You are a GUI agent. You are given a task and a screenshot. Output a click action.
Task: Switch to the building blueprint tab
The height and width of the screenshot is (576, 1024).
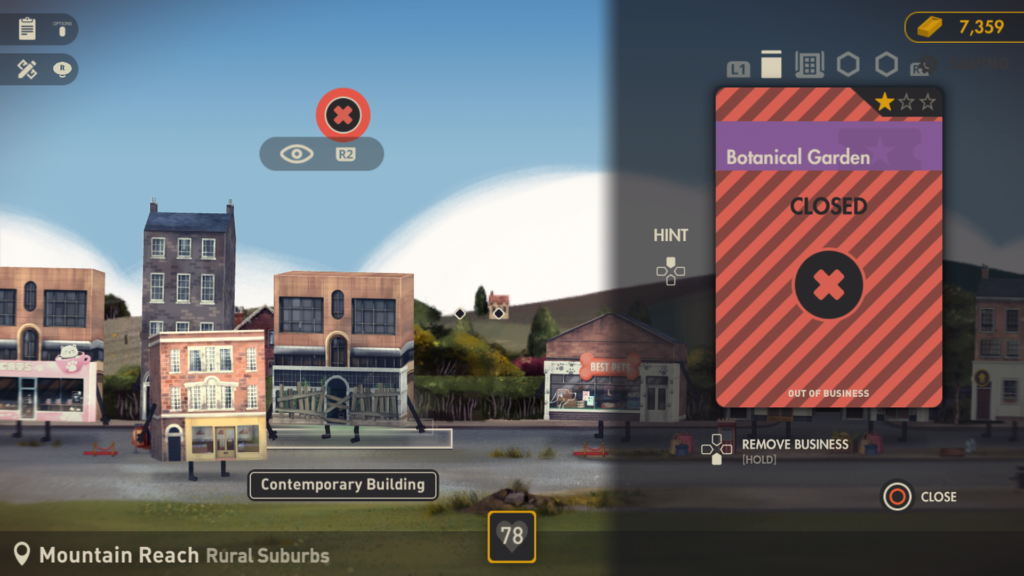pyautogui.click(x=809, y=65)
